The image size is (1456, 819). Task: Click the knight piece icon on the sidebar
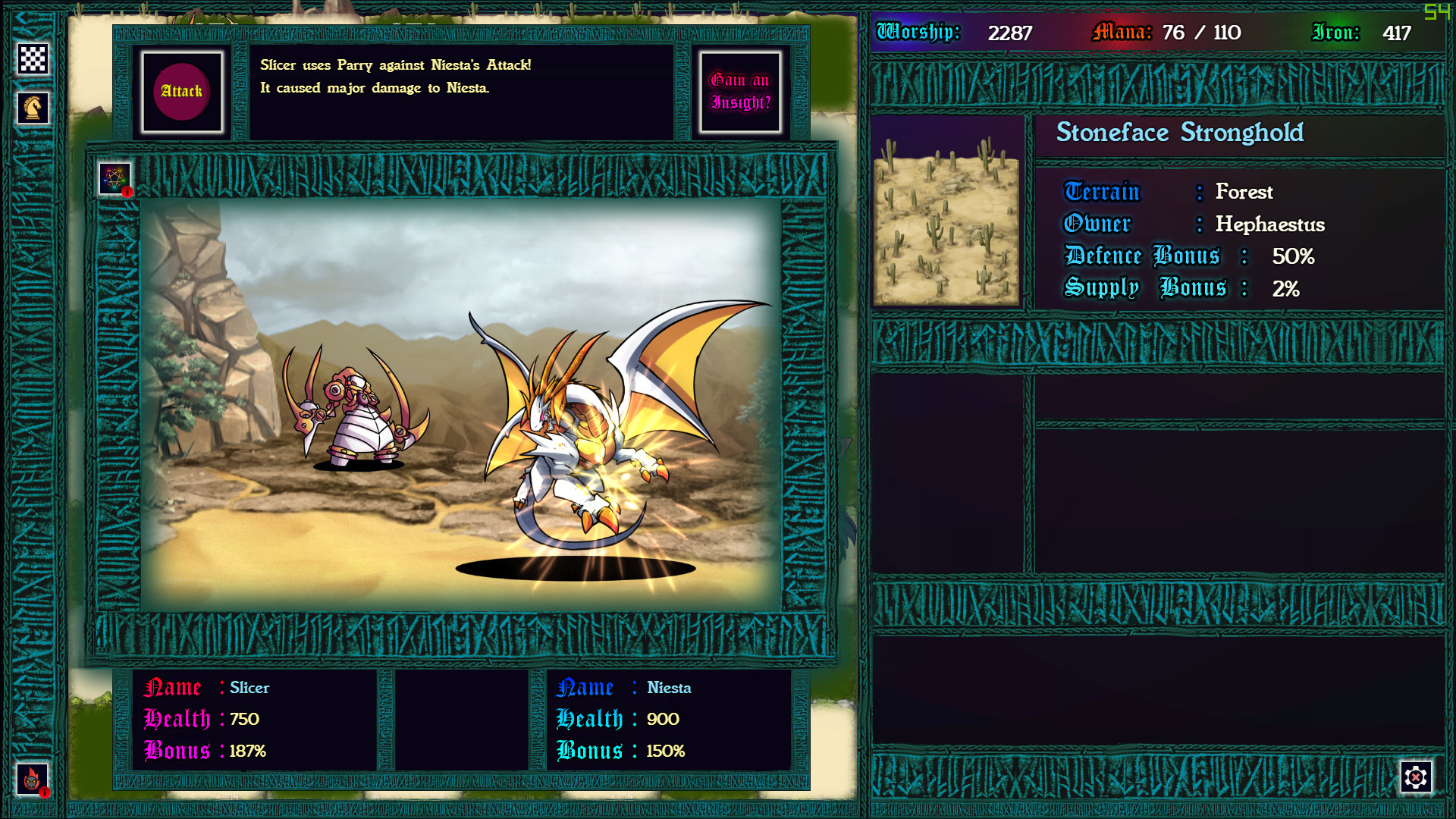pos(32,106)
